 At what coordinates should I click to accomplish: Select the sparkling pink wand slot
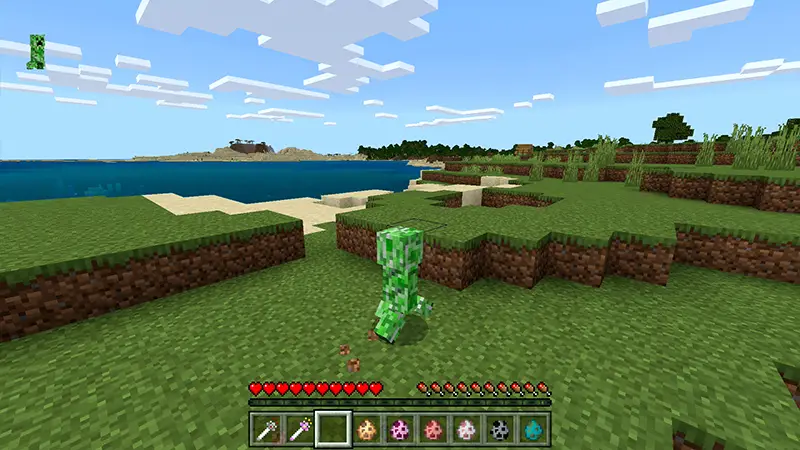point(301,428)
